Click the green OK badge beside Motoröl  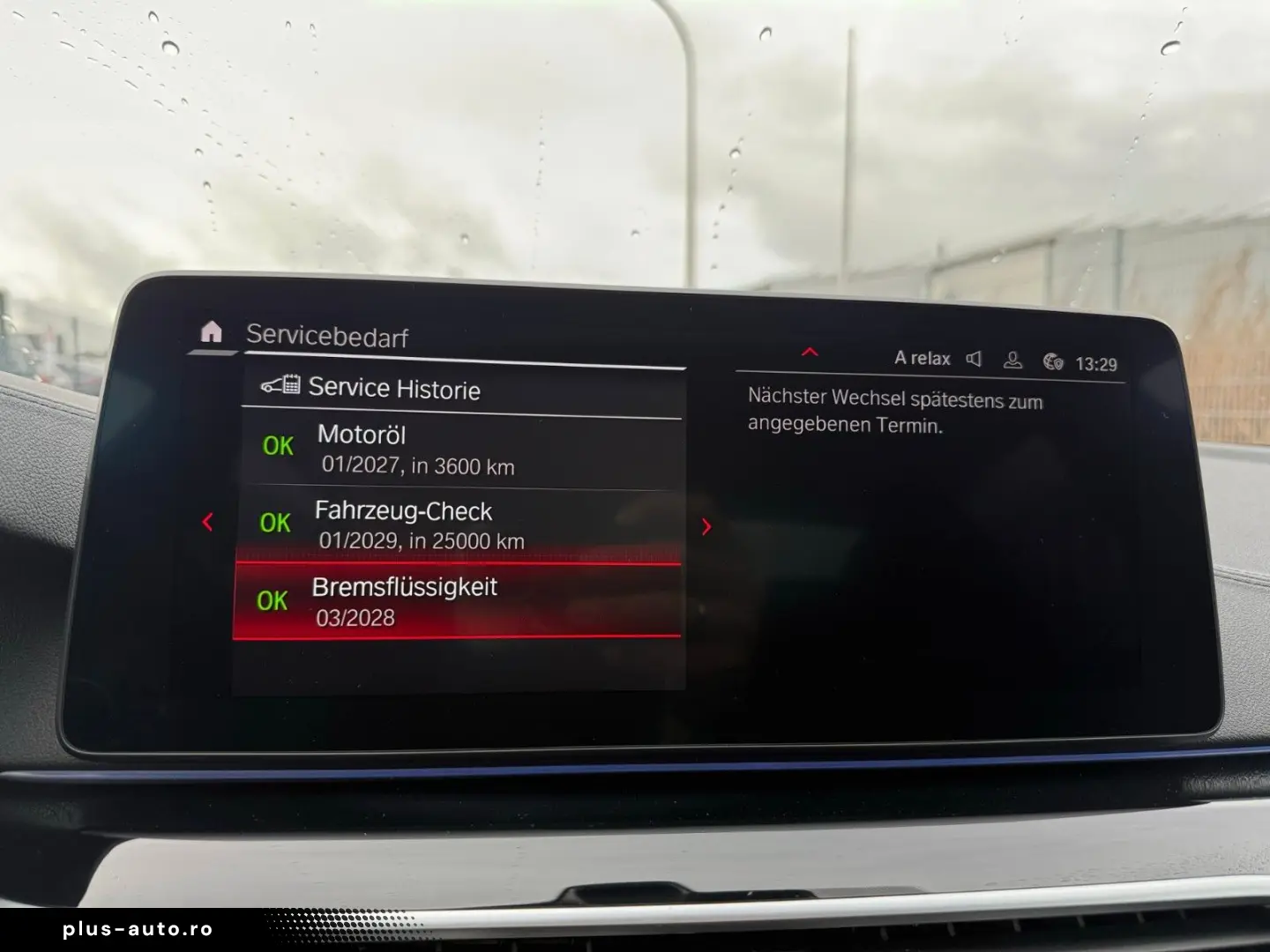276,447
